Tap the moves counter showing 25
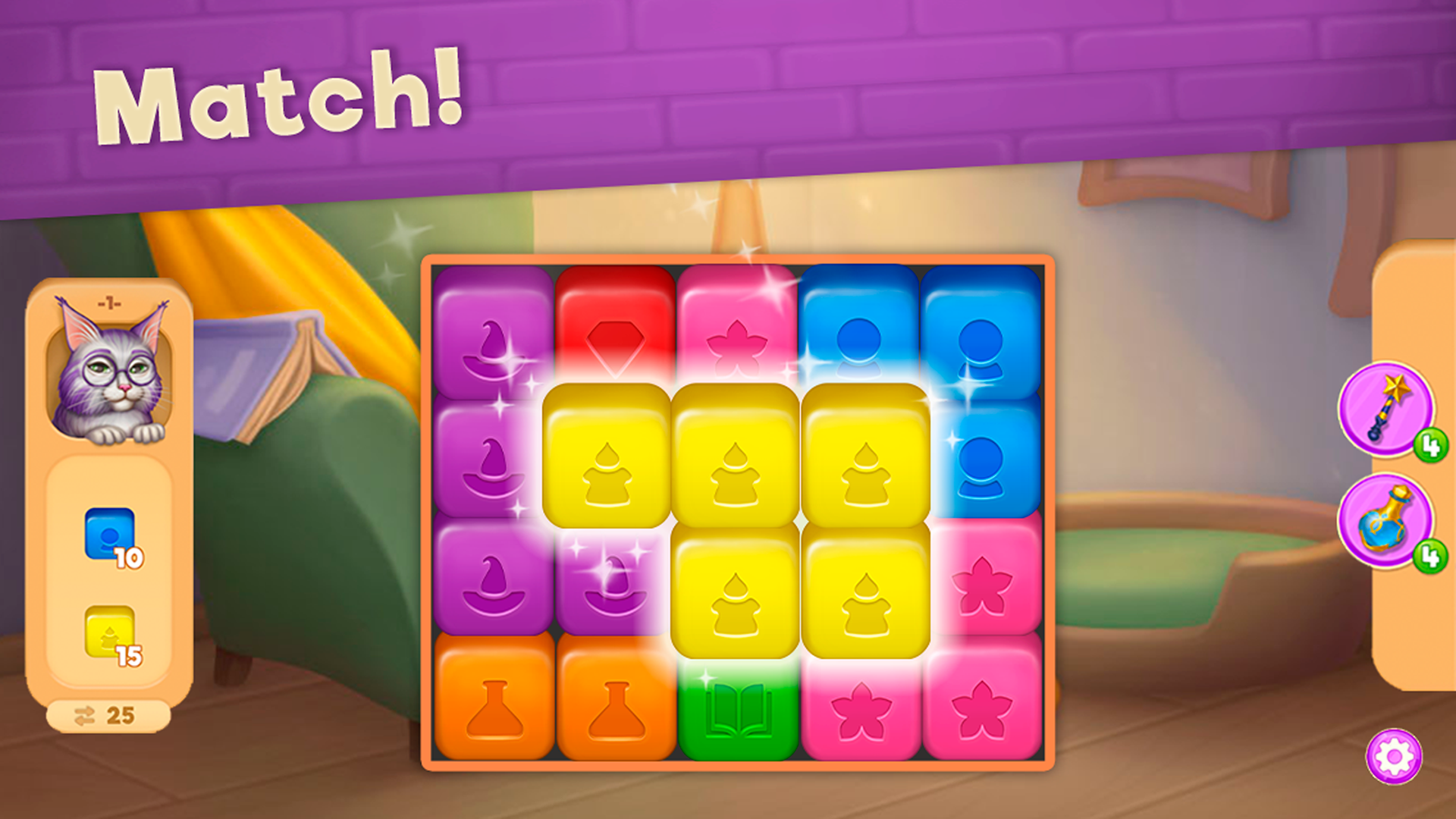This screenshot has height=819, width=1456. (x=108, y=713)
